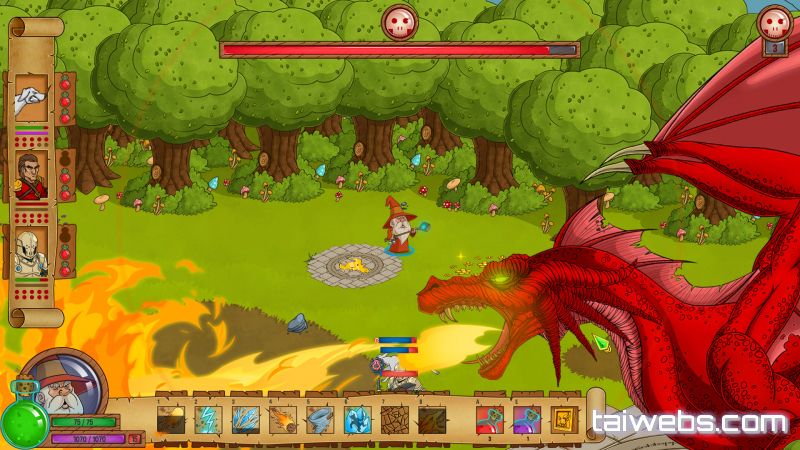Open the golden scroll item slot

point(563,419)
